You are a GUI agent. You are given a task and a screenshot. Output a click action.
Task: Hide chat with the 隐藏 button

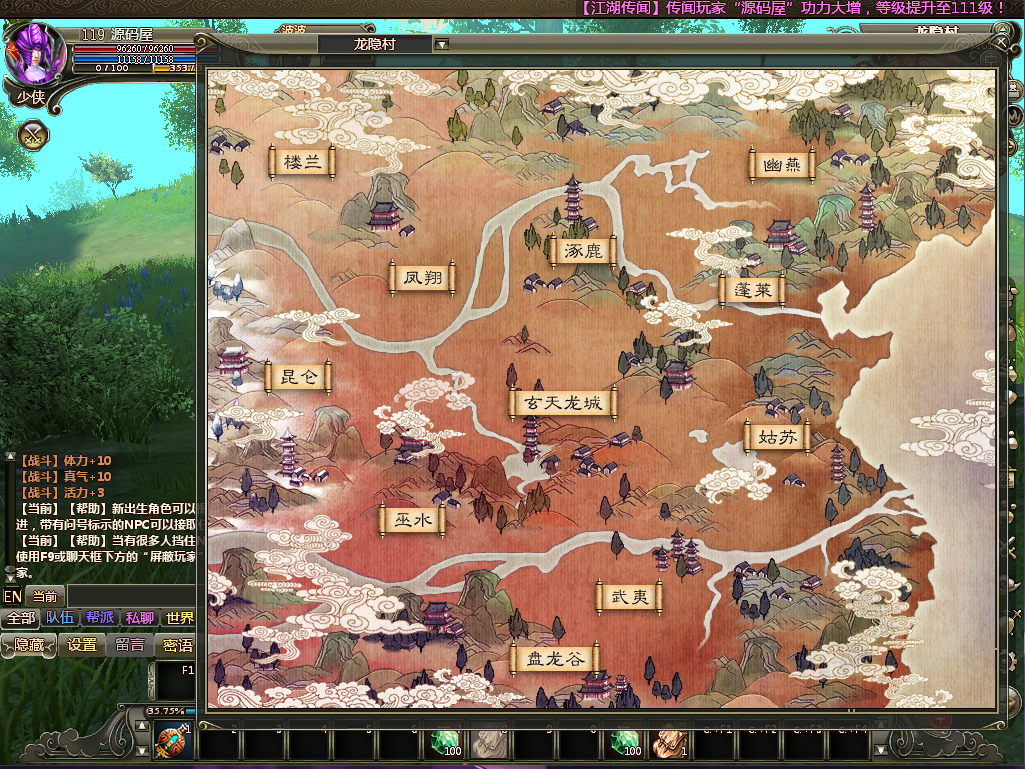coord(28,645)
